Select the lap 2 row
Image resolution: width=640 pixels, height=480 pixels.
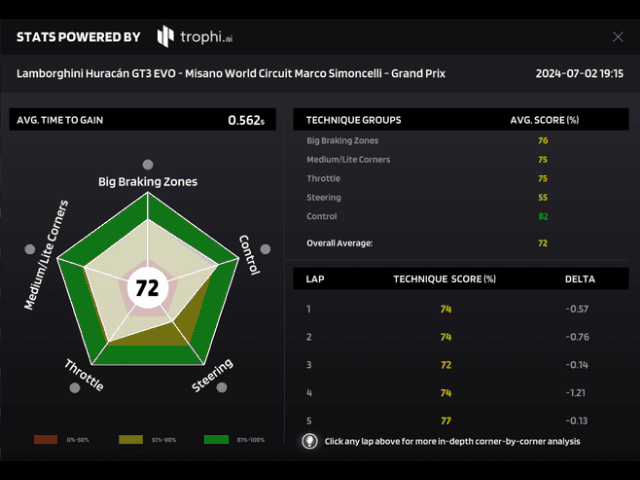pyautogui.click(x=445, y=337)
